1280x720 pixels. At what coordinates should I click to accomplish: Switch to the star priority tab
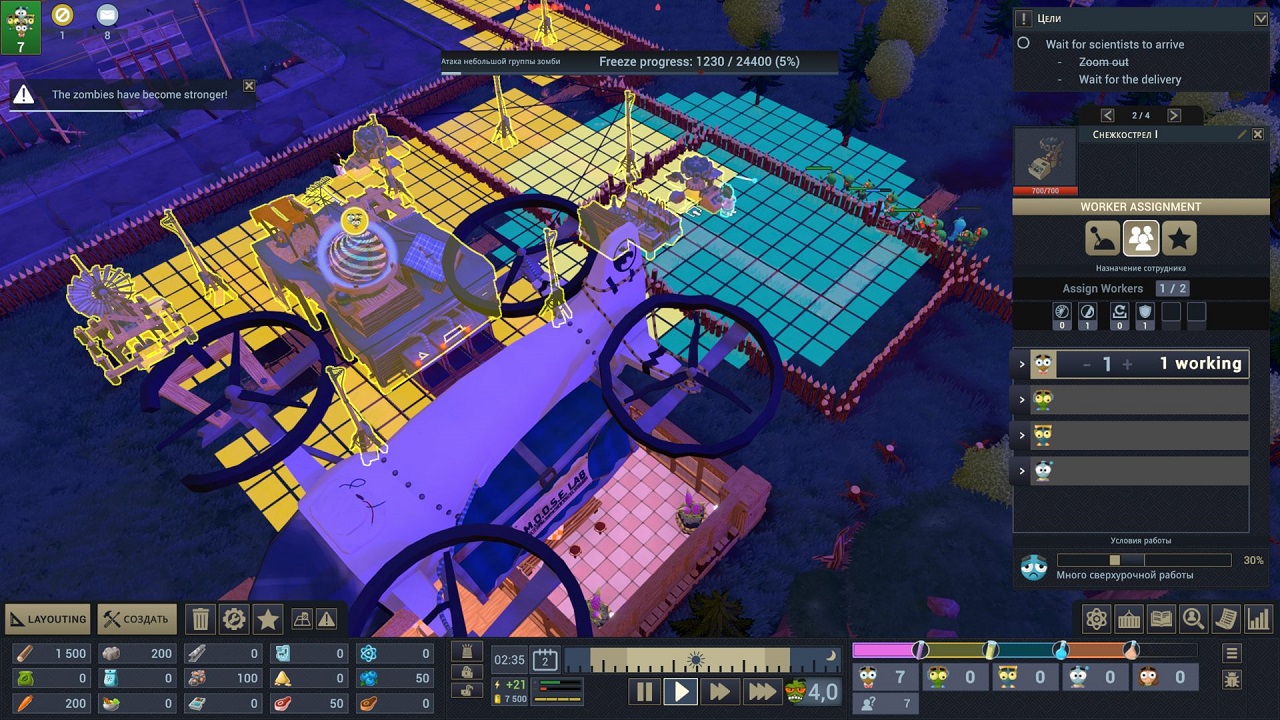point(1179,238)
